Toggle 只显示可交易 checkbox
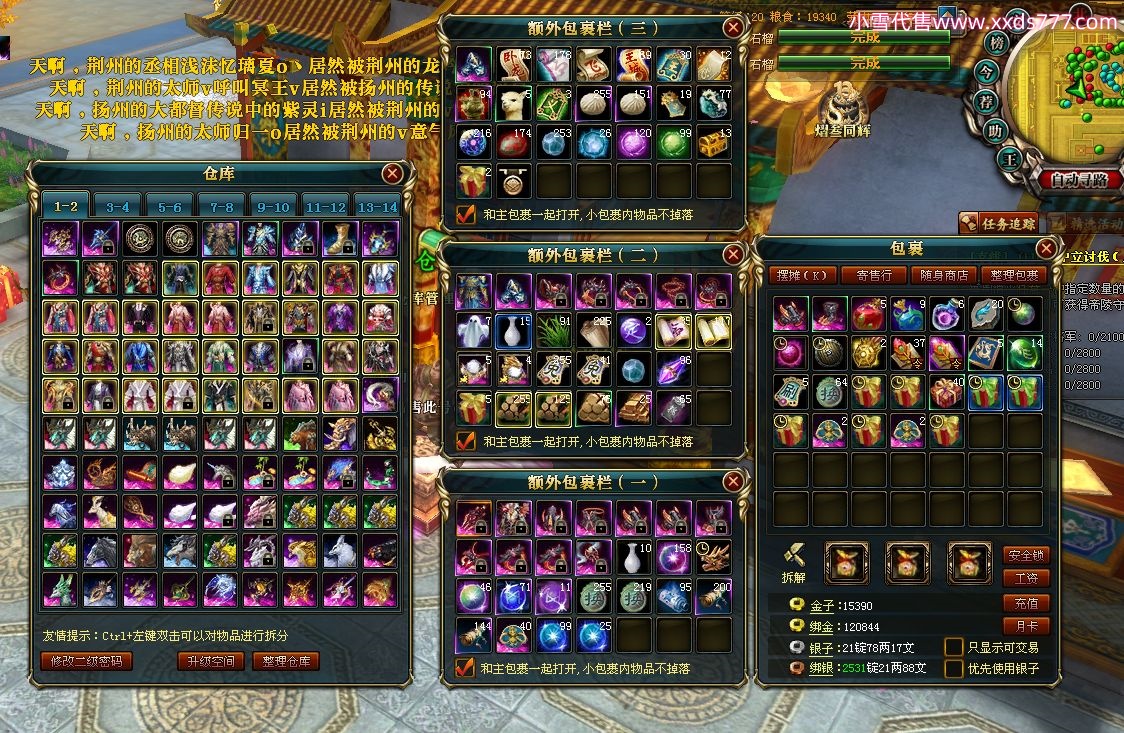Image resolution: width=1124 pixels, height=733 pixels. coord(954,648)
